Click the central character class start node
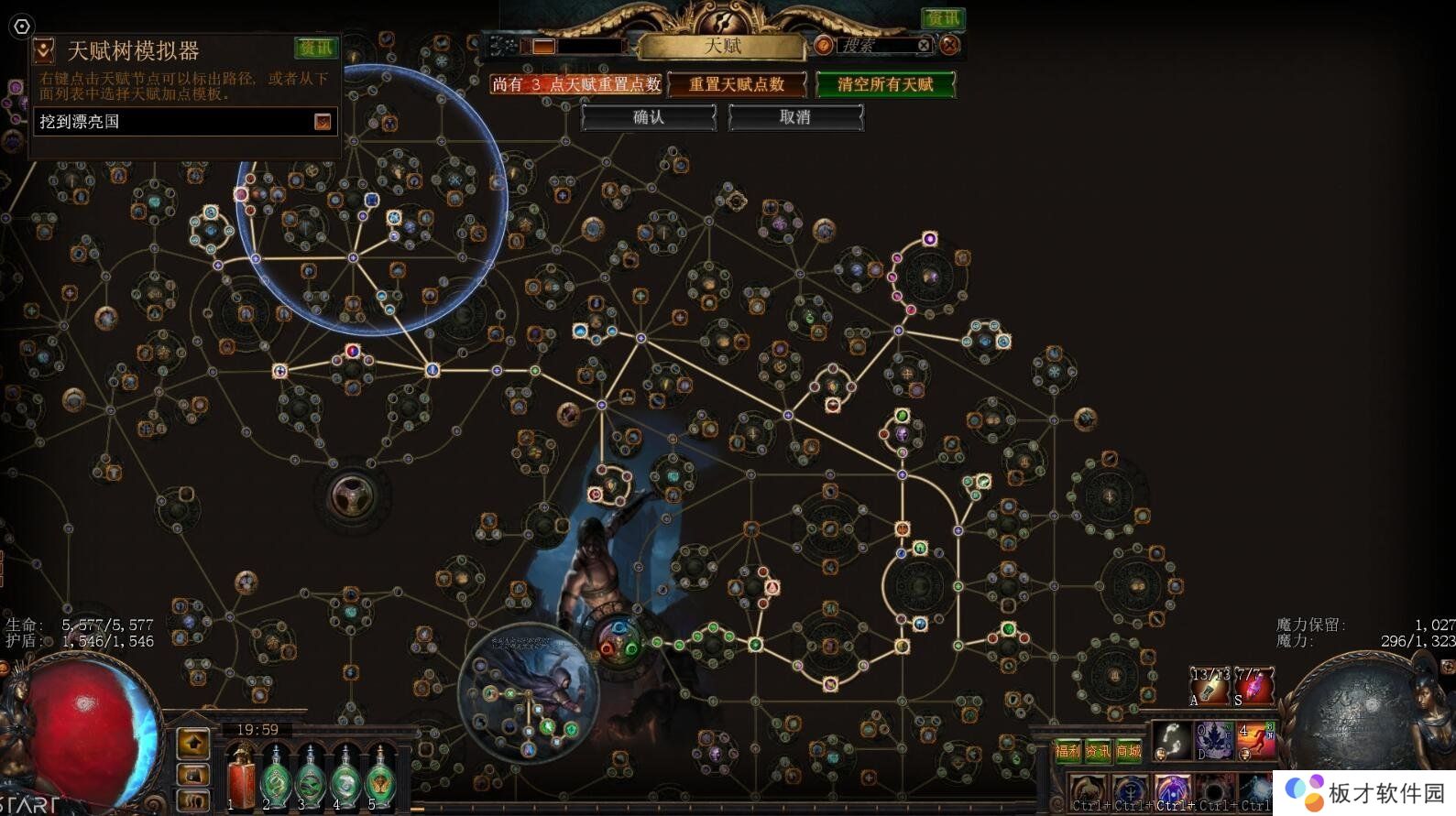The height and width of the screenshot is (816, 1456). click(x=619, y=639)
